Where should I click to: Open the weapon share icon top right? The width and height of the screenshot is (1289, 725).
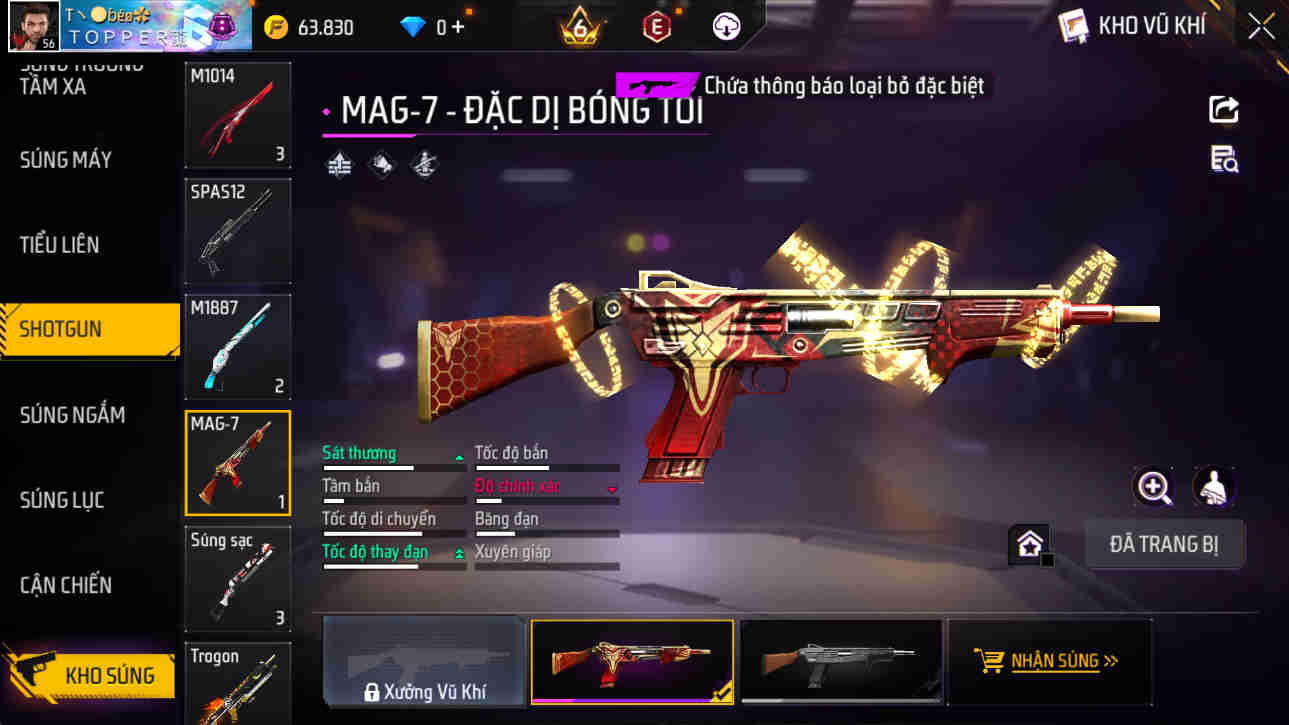(x=1224, y=109)
